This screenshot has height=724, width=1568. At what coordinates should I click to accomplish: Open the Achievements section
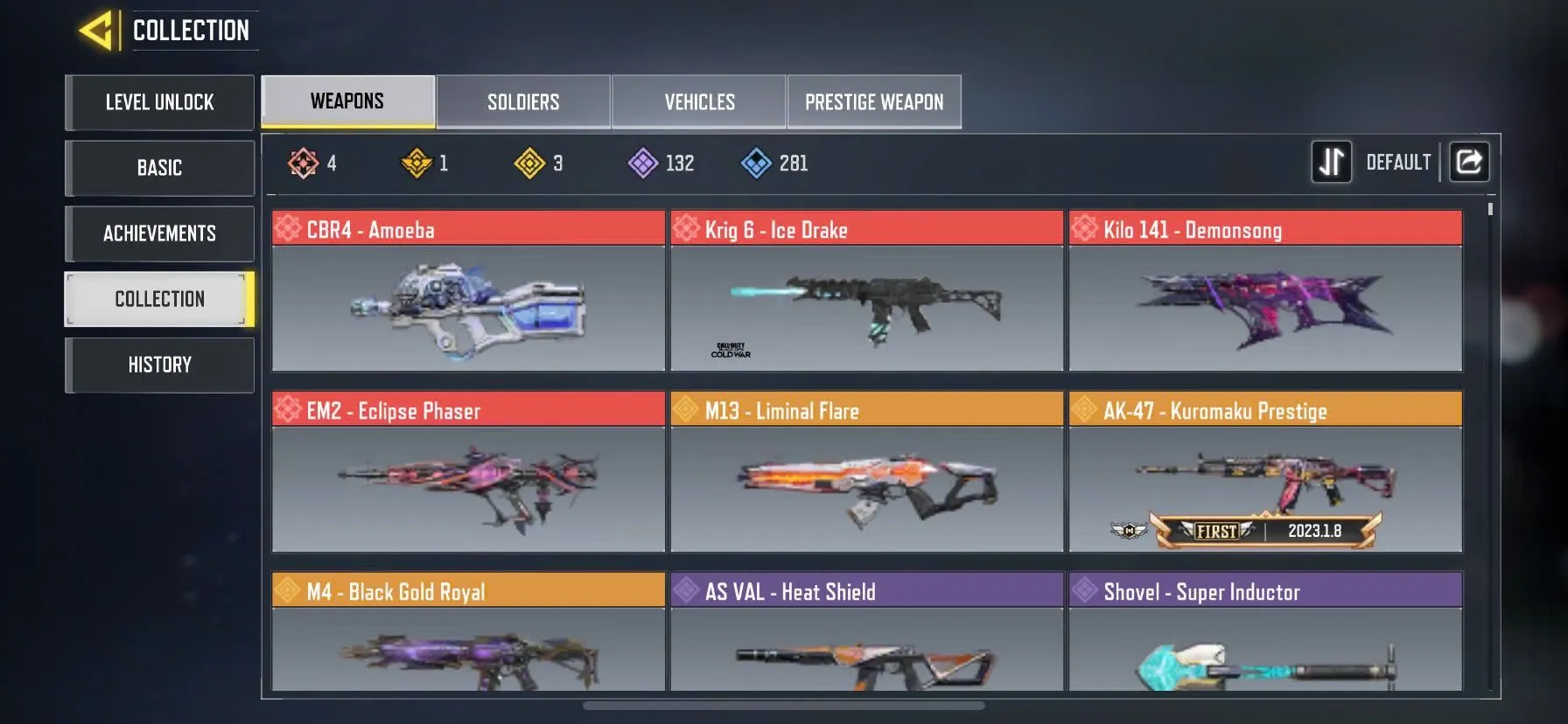[x=159, y=233]
